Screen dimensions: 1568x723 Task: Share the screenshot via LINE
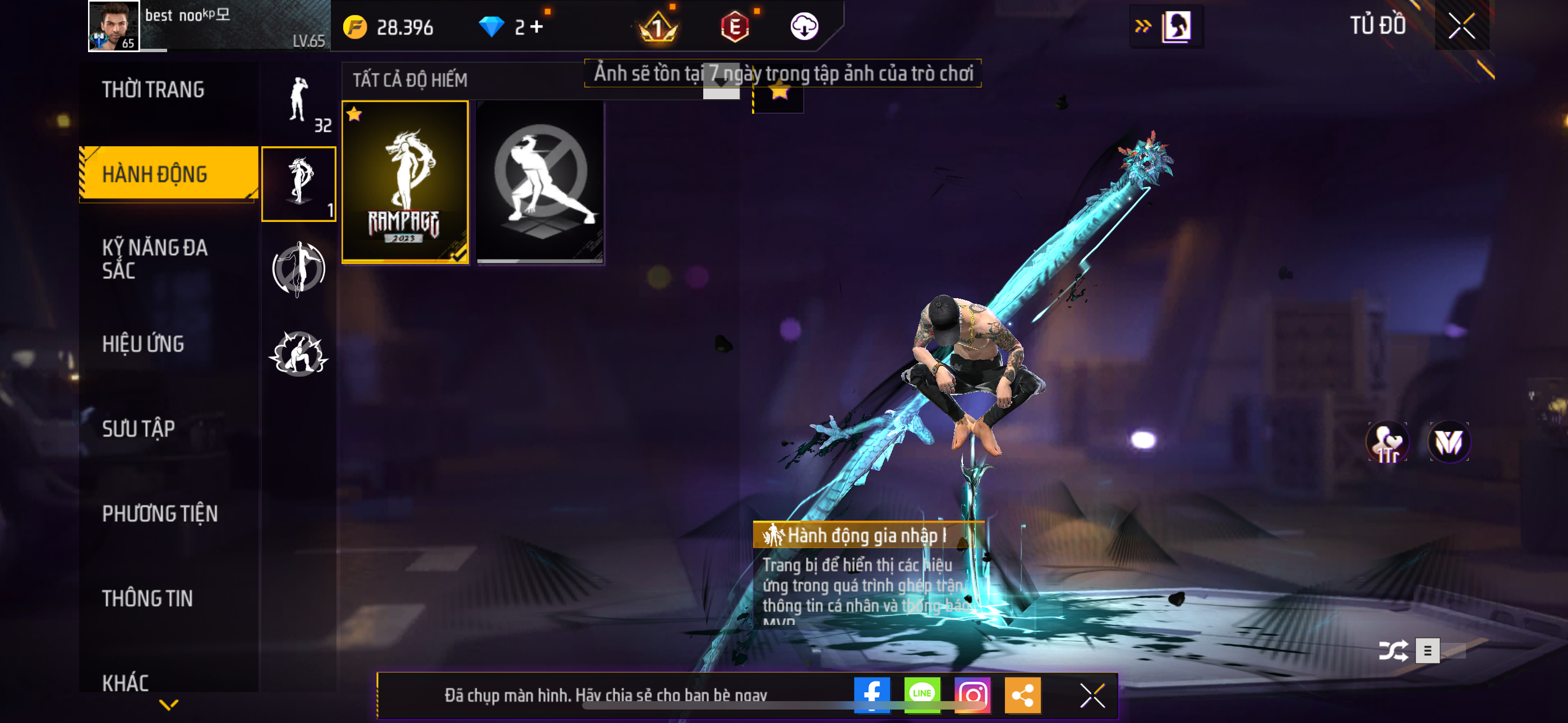(x=921, y=694)
